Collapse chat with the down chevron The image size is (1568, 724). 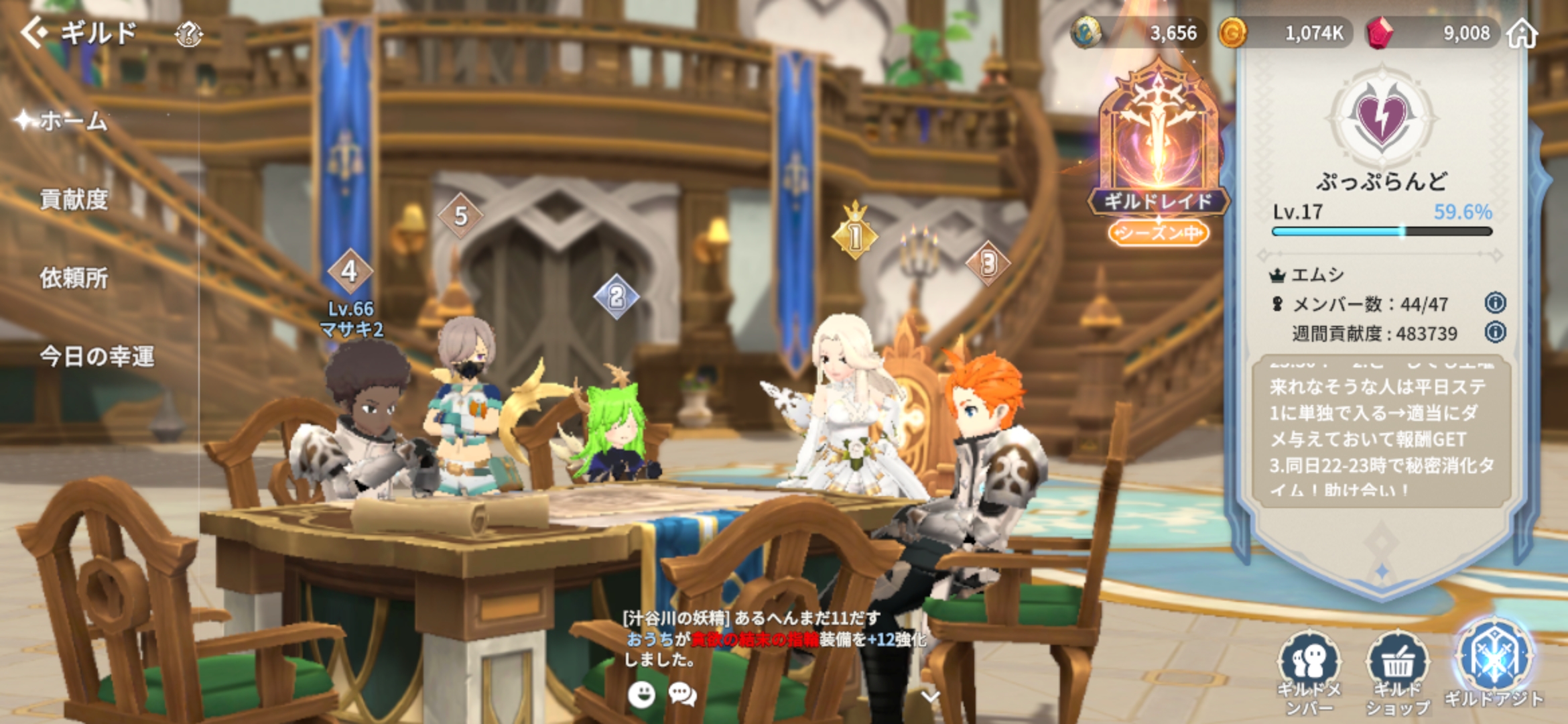click(930, 697)
